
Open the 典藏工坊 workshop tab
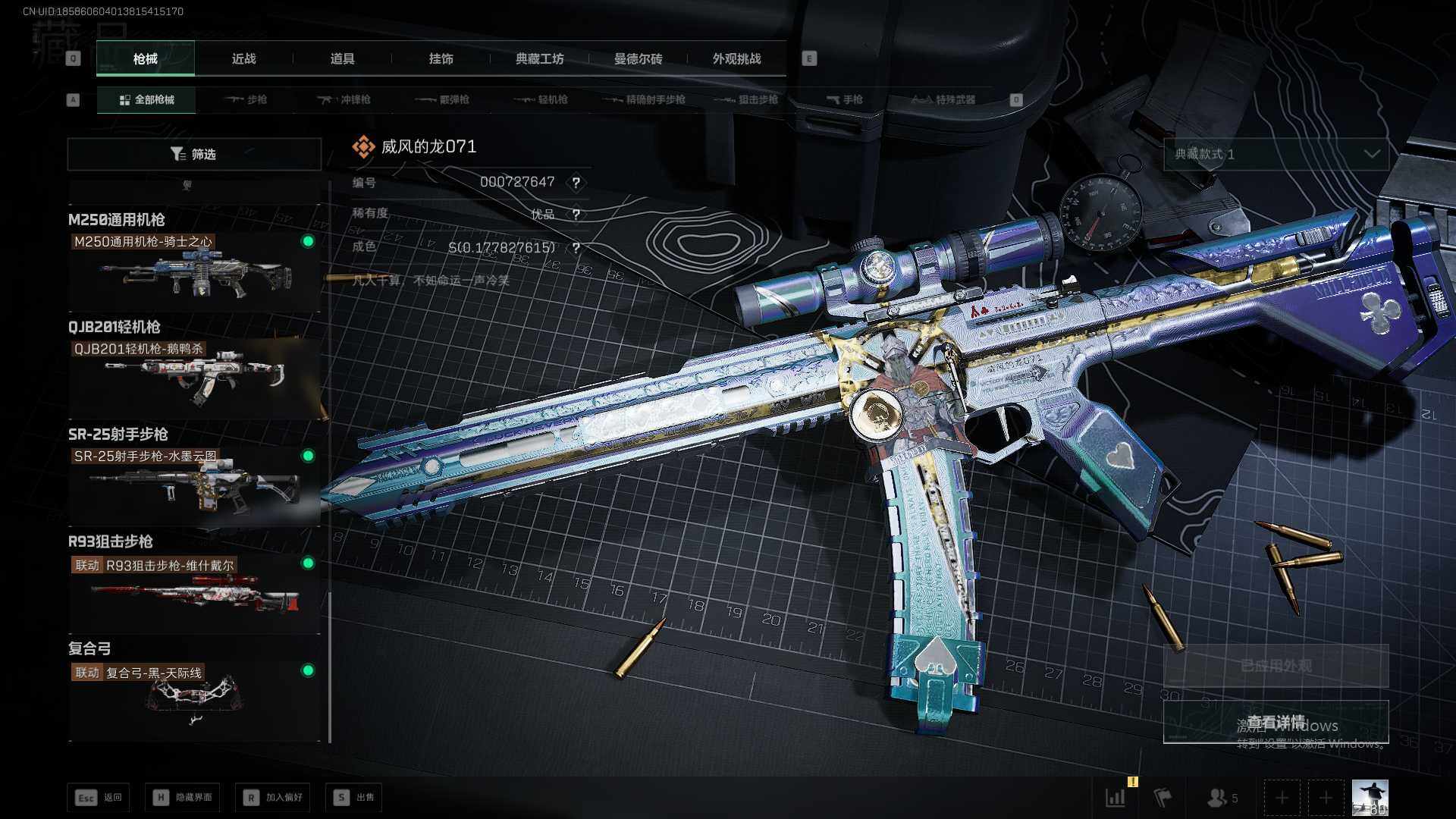point(539,58)
